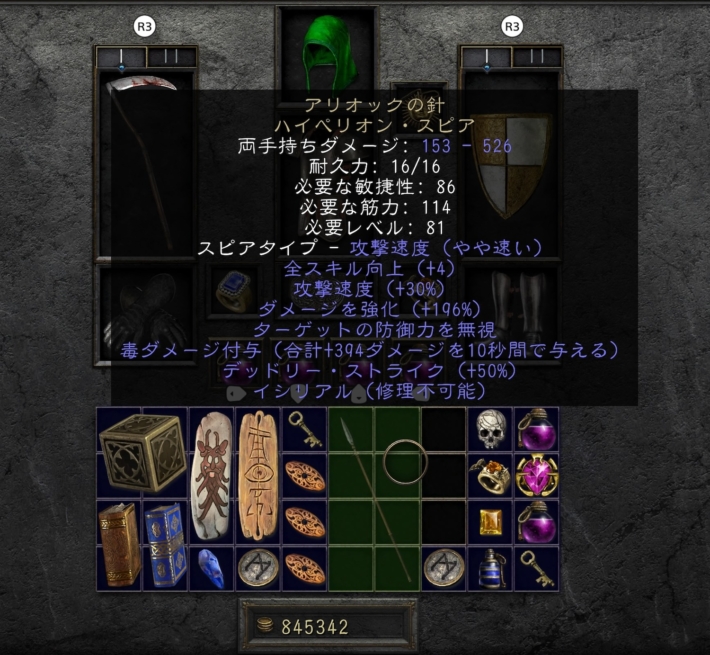Select the yellow square gem in inventory
This screenshot has height=655, width=710.
490,521
